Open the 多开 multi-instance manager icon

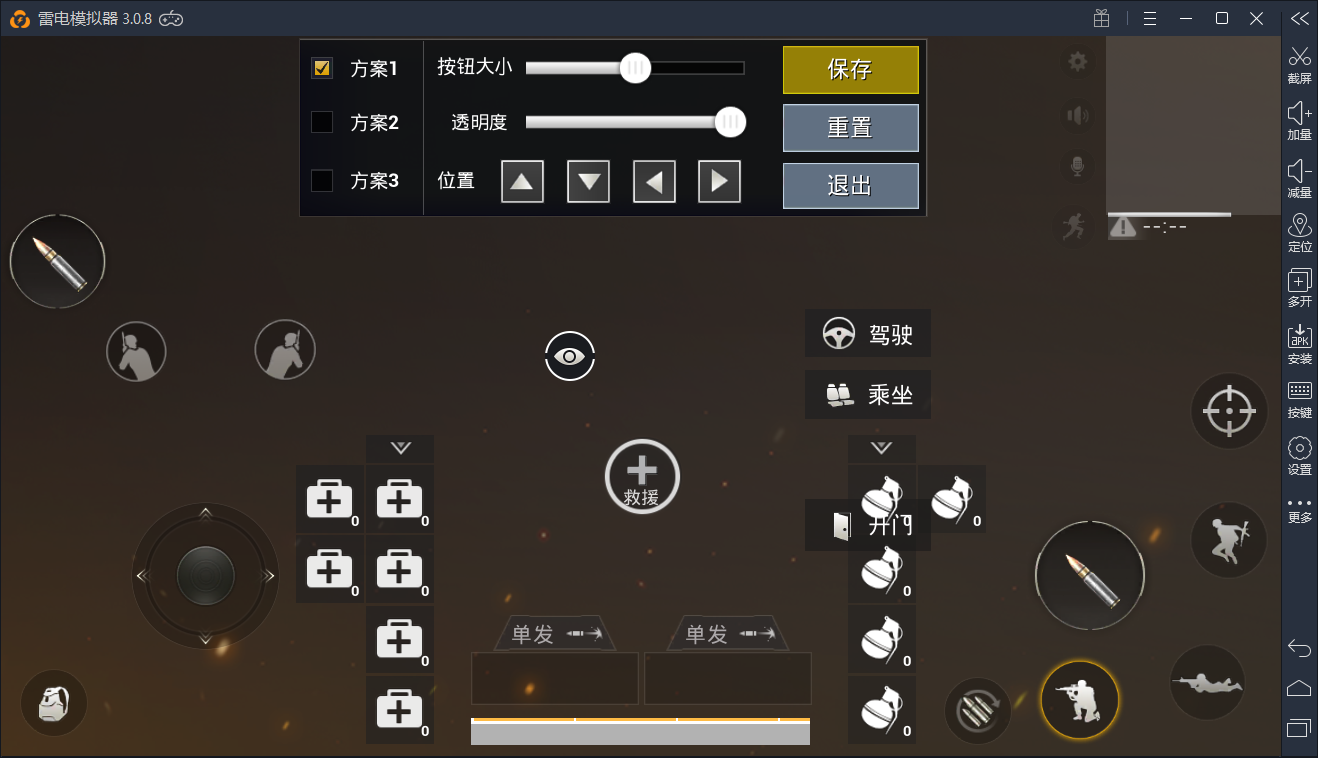click(1299, 290)
